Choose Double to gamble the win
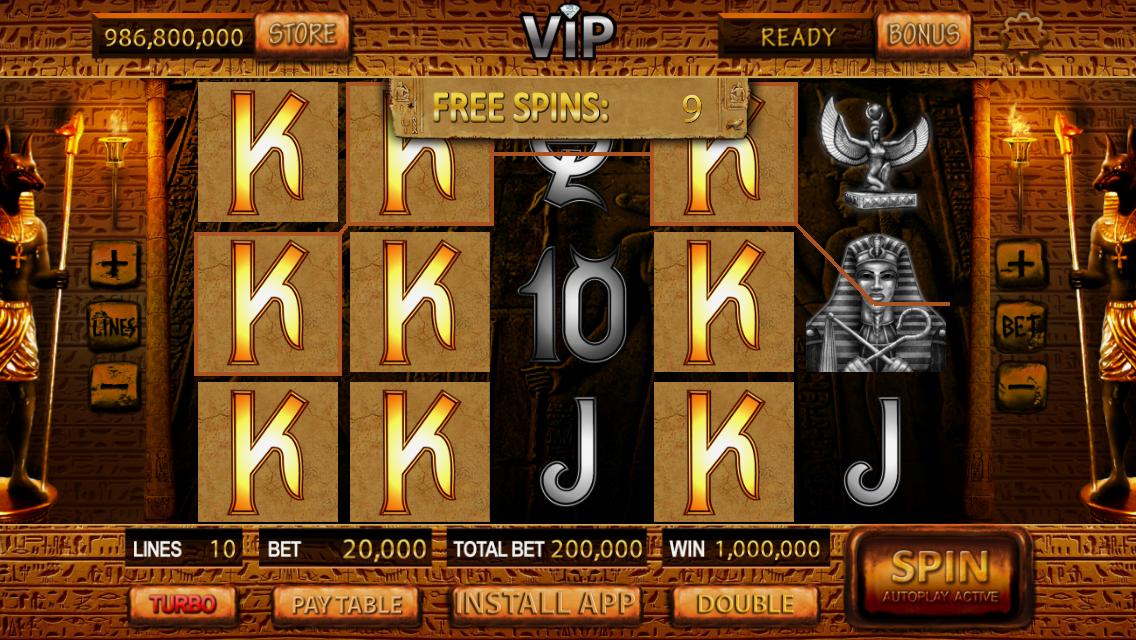Screen dimensions: 1136x640 (745, 604)
